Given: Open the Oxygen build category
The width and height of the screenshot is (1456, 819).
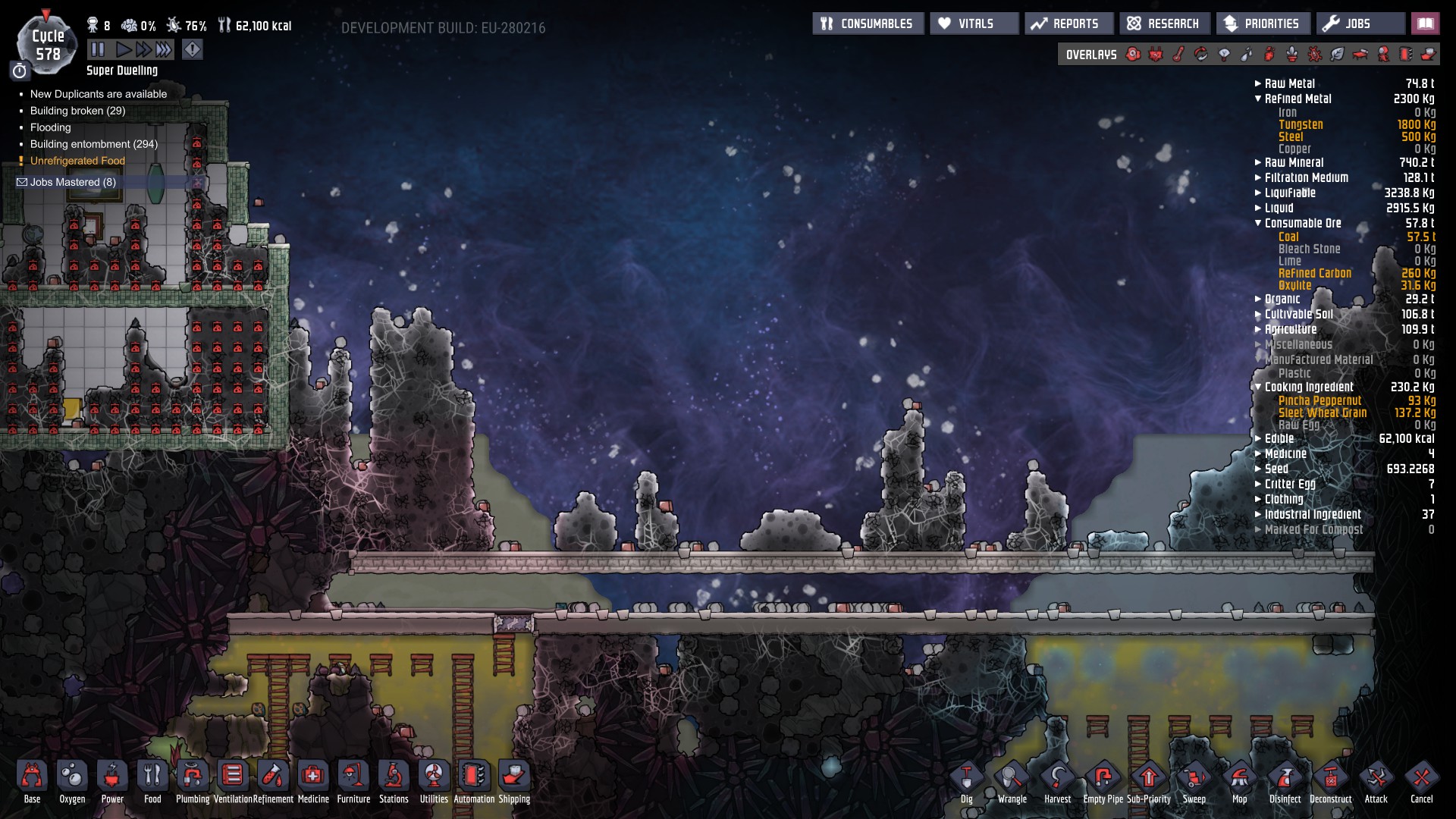Looking at the screenshot, I should [72, 781].
